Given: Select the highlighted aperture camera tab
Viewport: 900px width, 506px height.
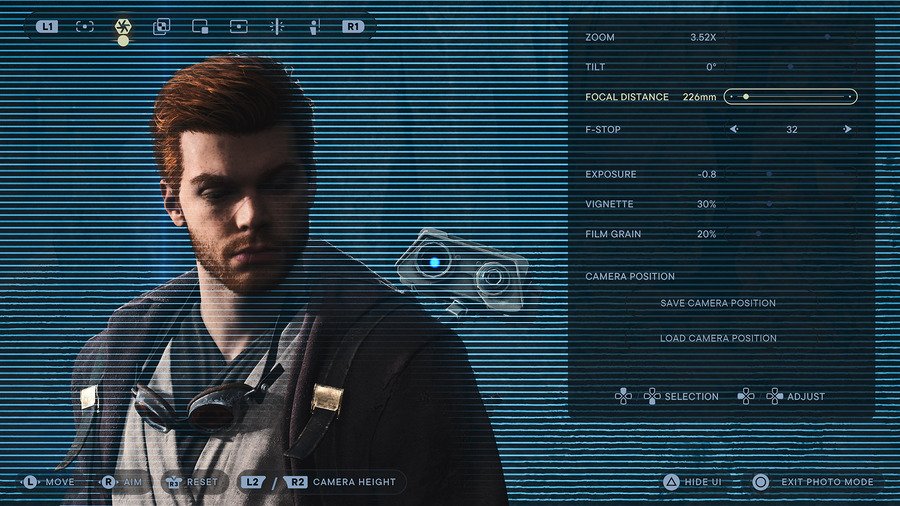Looking at the screenshot, I should pos(123,26).
